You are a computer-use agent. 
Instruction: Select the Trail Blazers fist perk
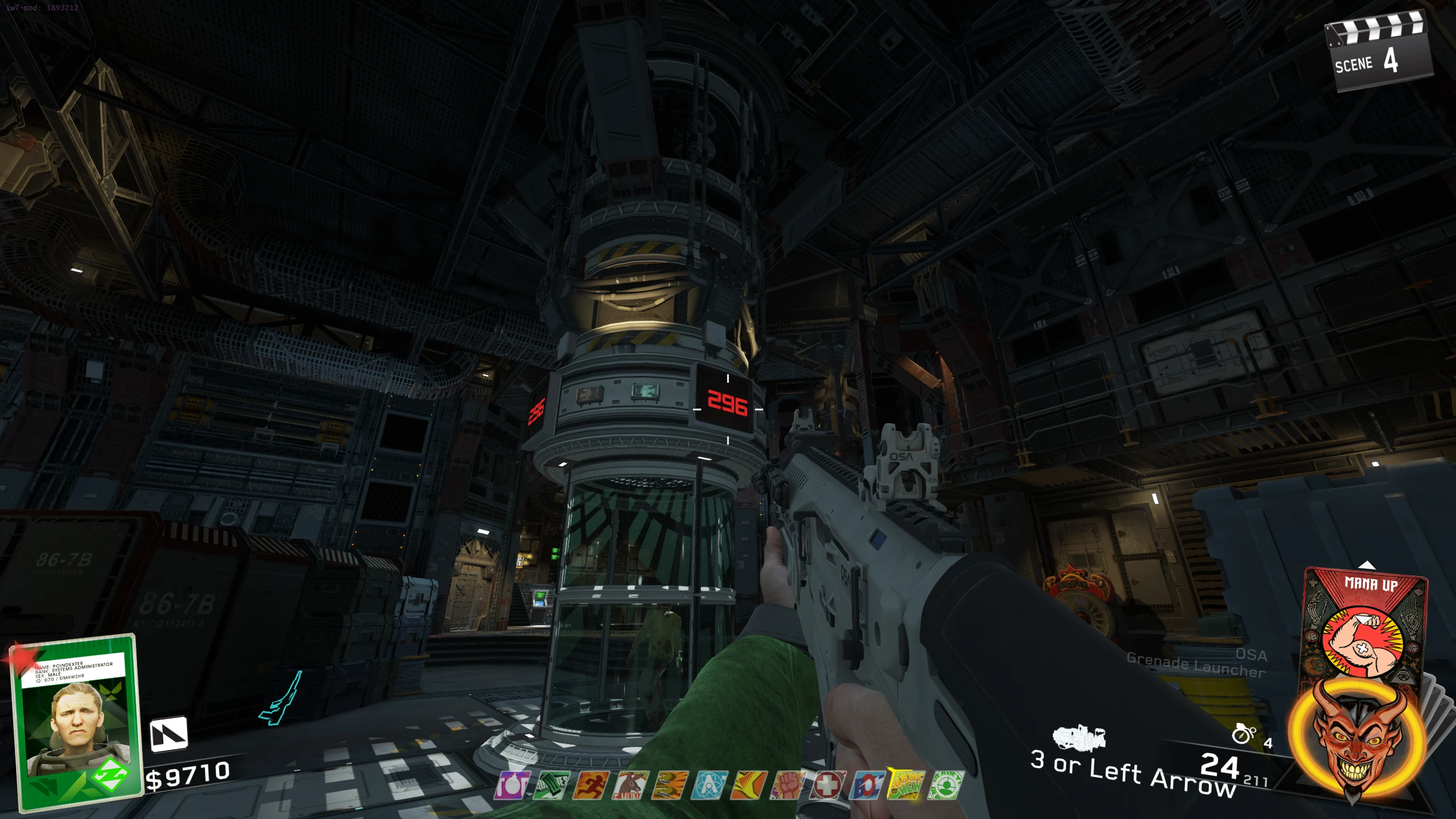(x=788, y=785)
